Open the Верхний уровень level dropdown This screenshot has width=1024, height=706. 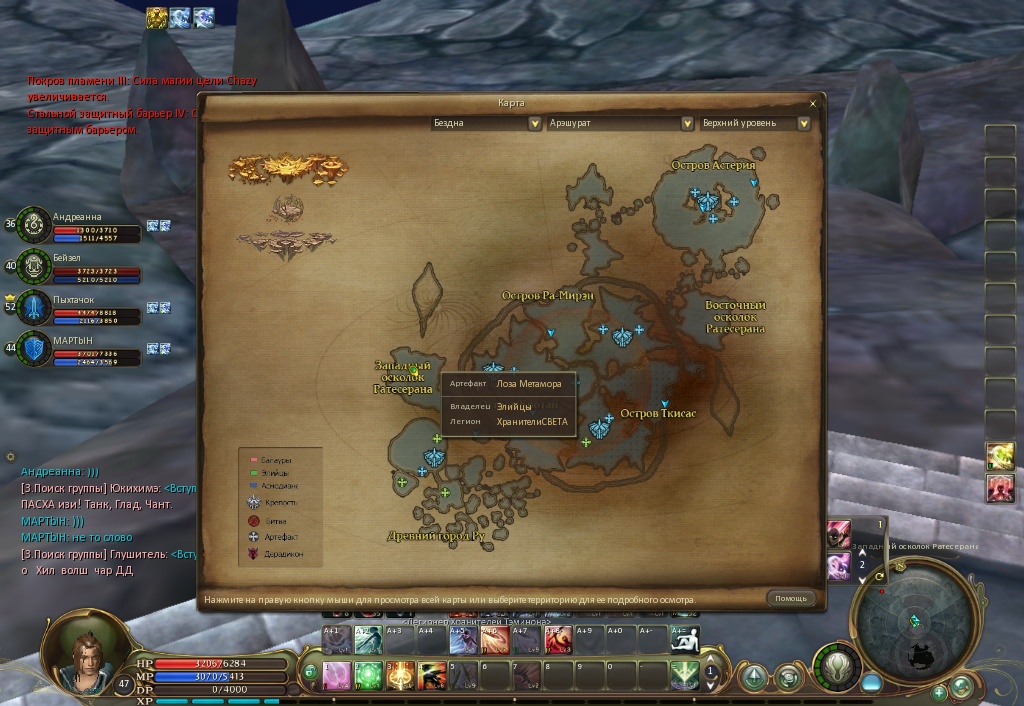click(803, 124)
